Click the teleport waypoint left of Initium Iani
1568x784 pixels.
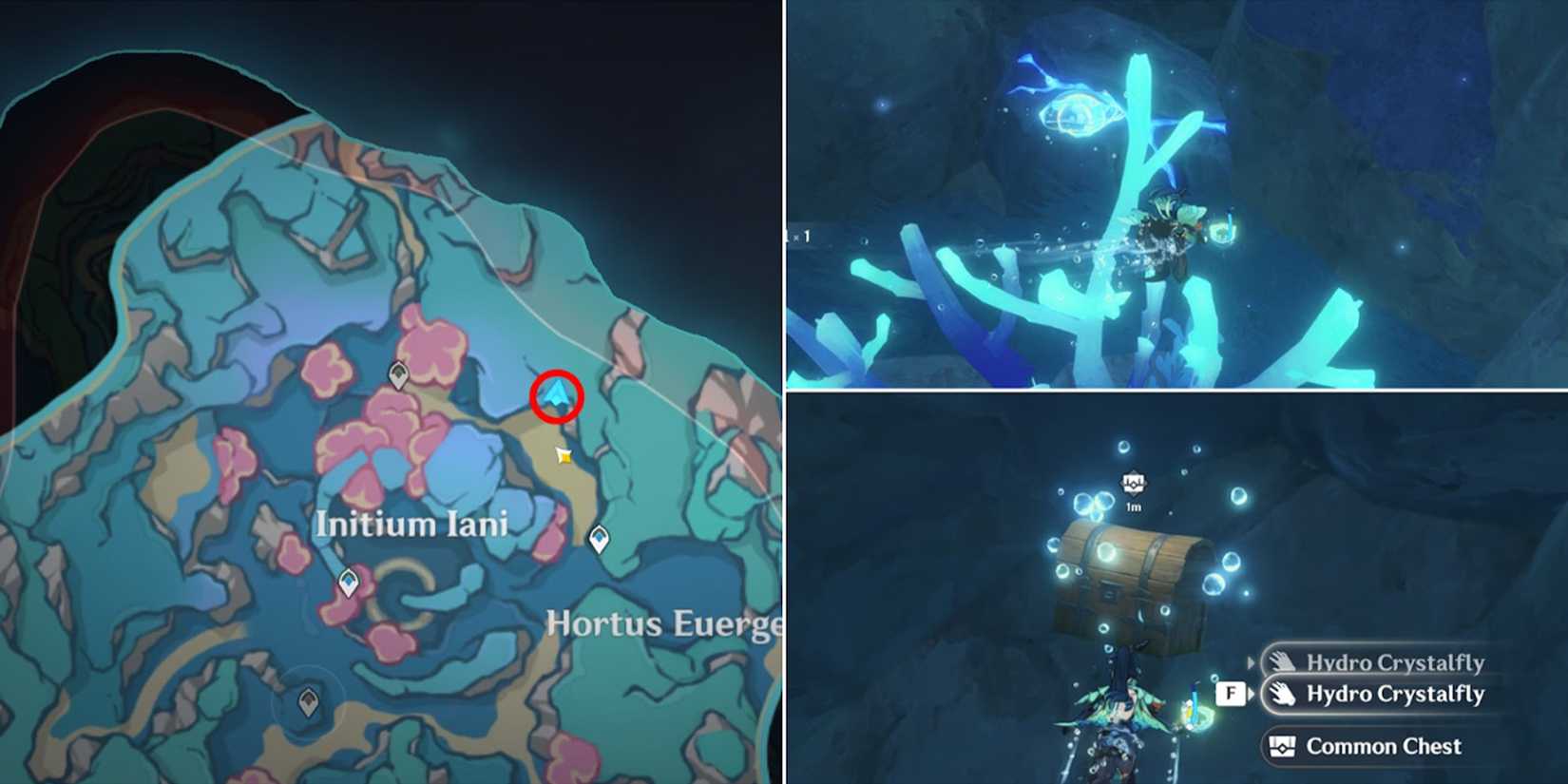(x=347, y=583)
